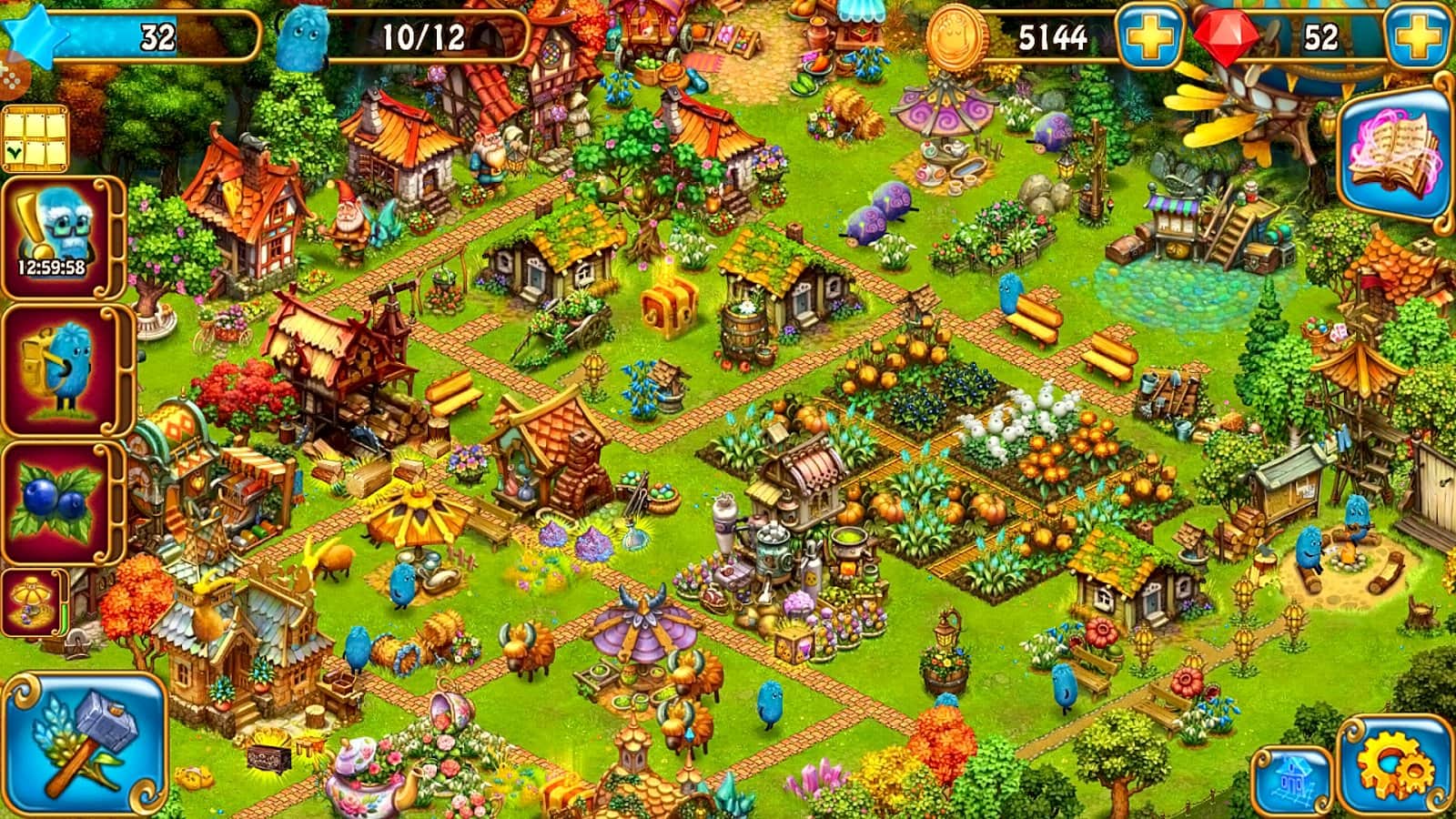Image resolution: width=1456 pixels, height=819 pixels.
Task: Click the gold coin icon
Action: [x=952, y=36]
